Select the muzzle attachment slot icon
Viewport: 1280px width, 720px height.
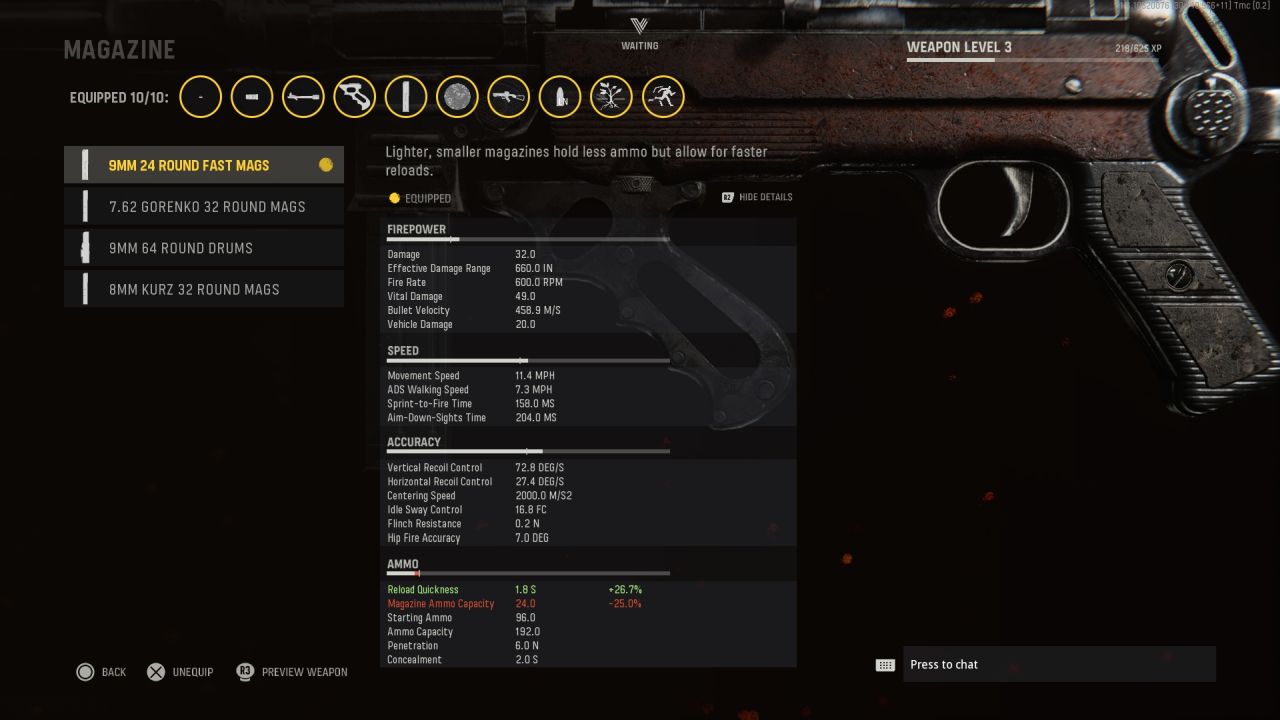pyautogui.click(x=200, y=96)
